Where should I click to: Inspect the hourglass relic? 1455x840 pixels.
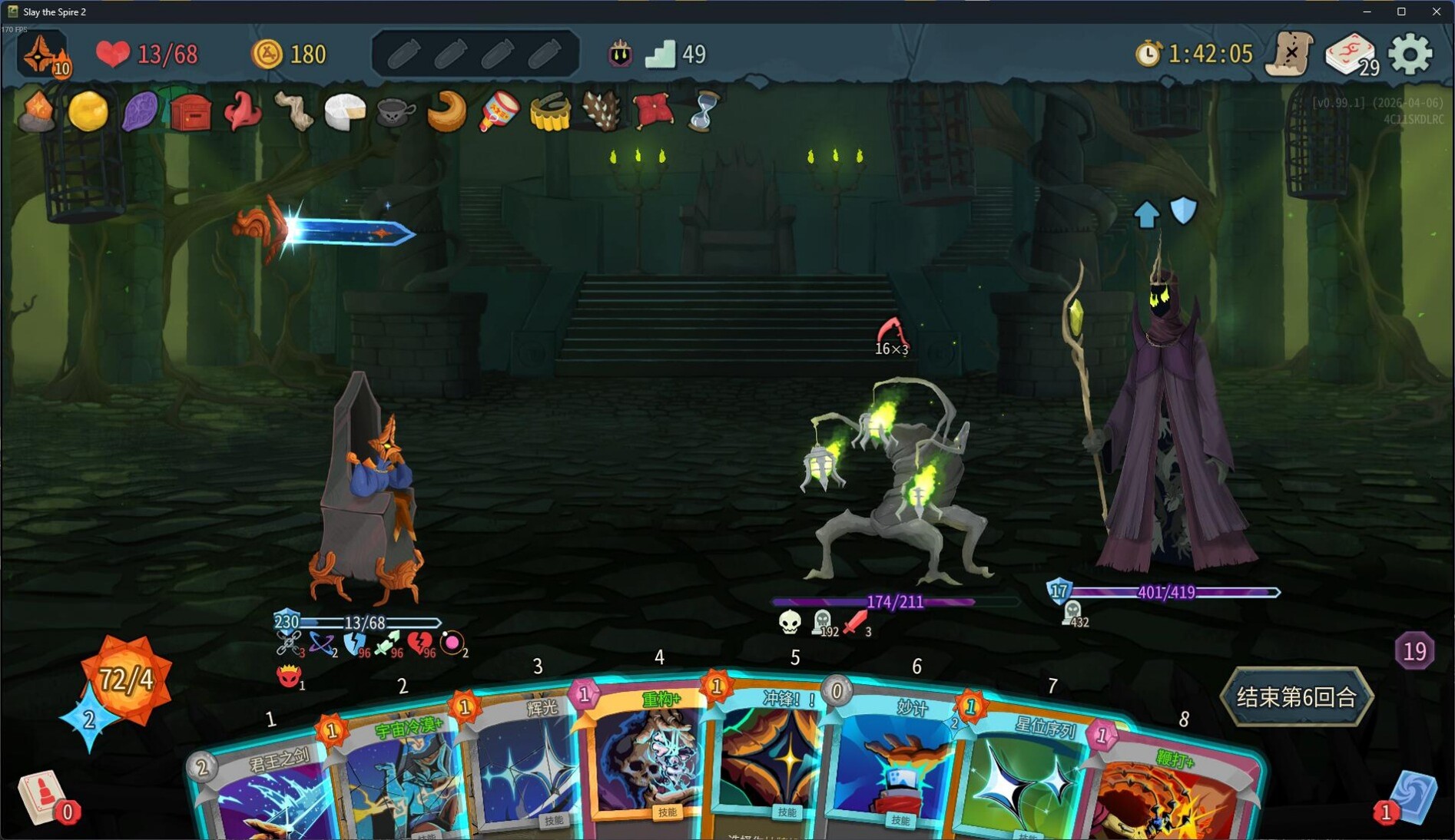703,111
